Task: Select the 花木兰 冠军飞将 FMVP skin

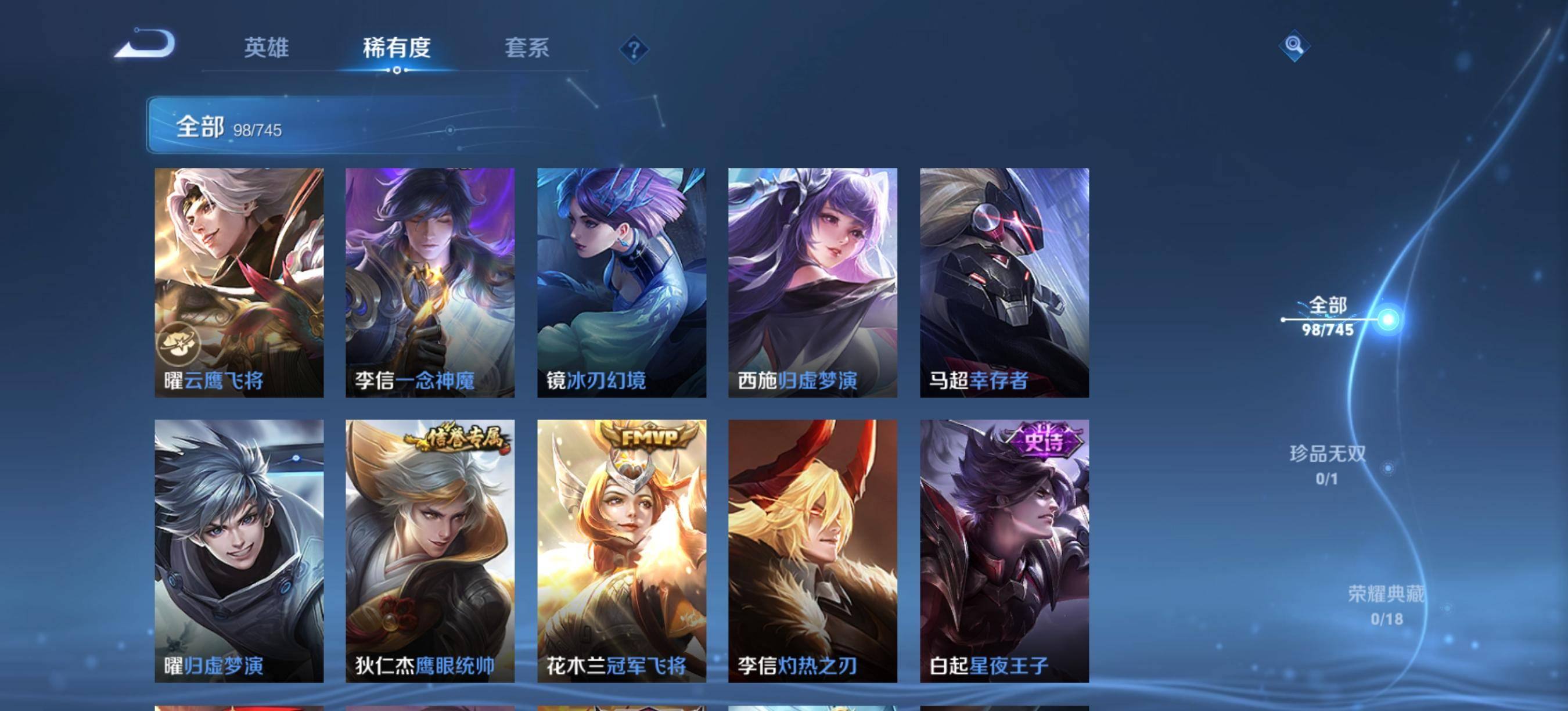Action: coord(621,550)
